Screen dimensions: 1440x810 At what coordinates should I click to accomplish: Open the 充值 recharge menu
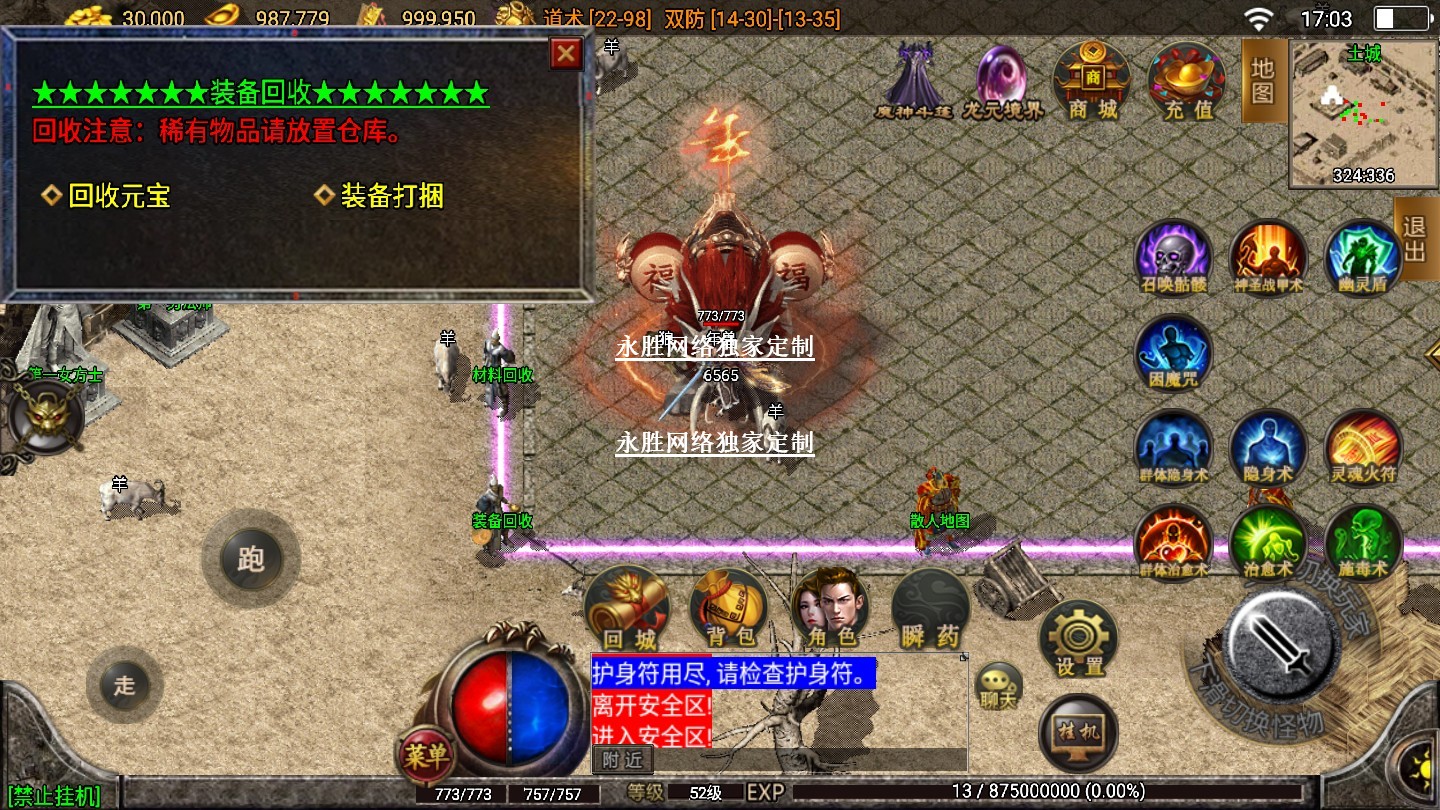point(1187,80)
